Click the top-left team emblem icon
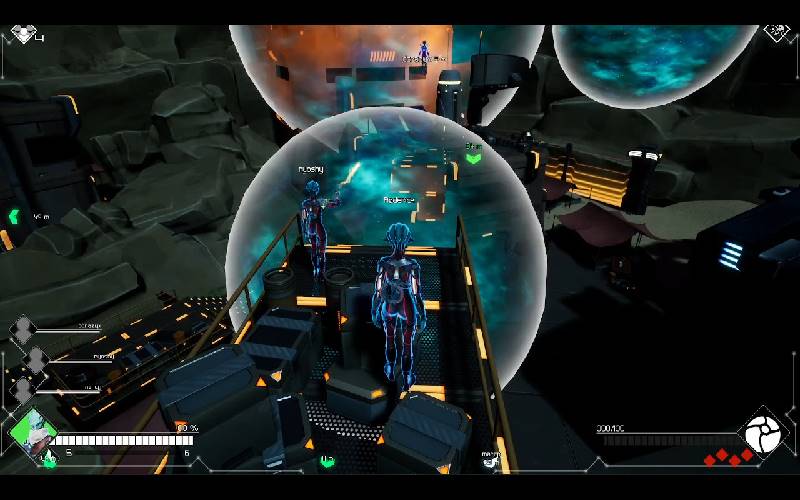The image size is (800, 500). (x=23, y=34)
